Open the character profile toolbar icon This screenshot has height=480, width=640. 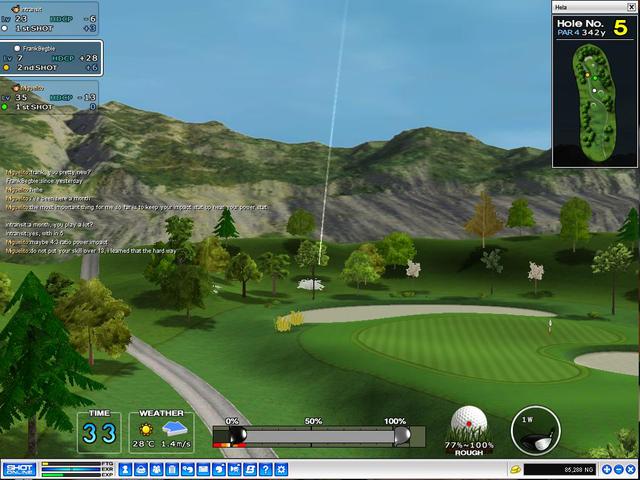point(126,469)
